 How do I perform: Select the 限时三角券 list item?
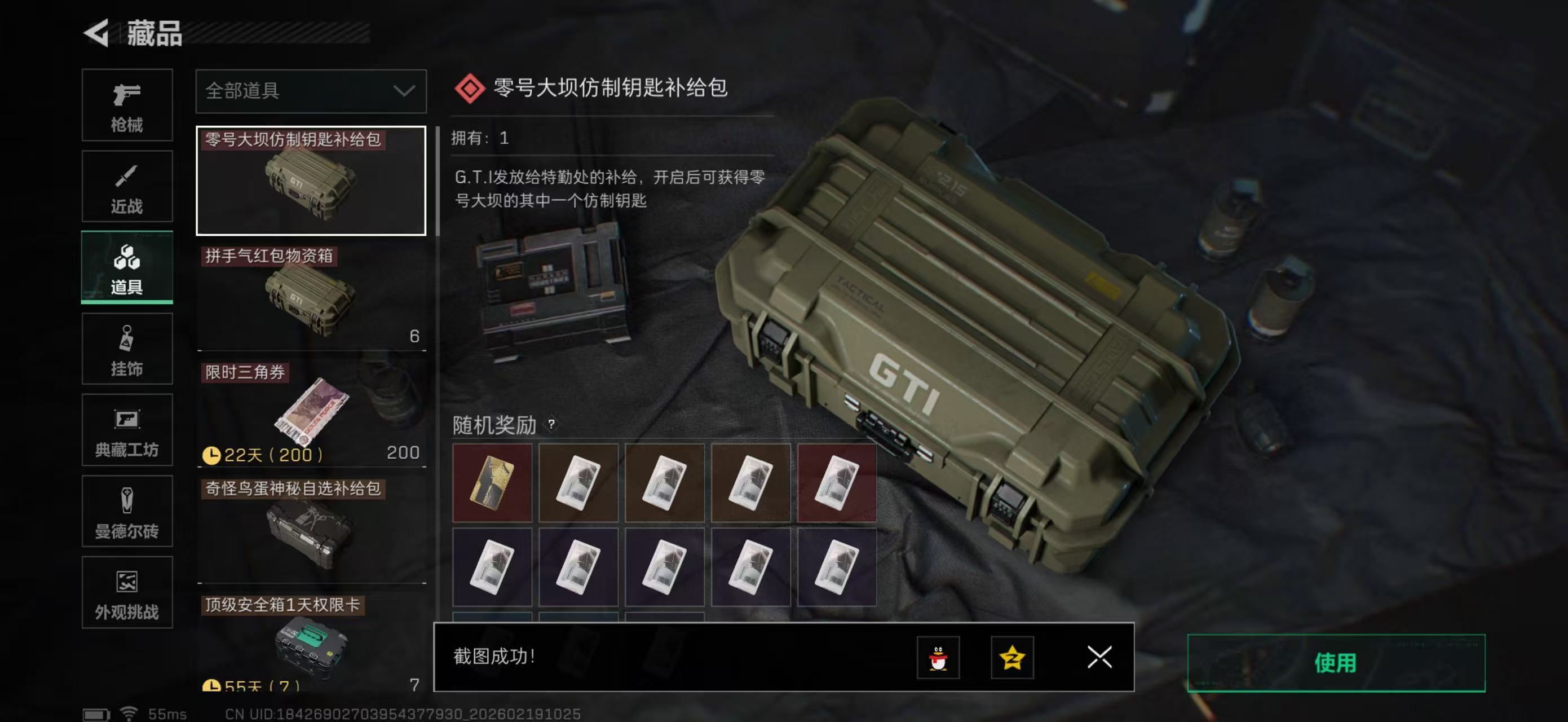click(x=311, y=408)
